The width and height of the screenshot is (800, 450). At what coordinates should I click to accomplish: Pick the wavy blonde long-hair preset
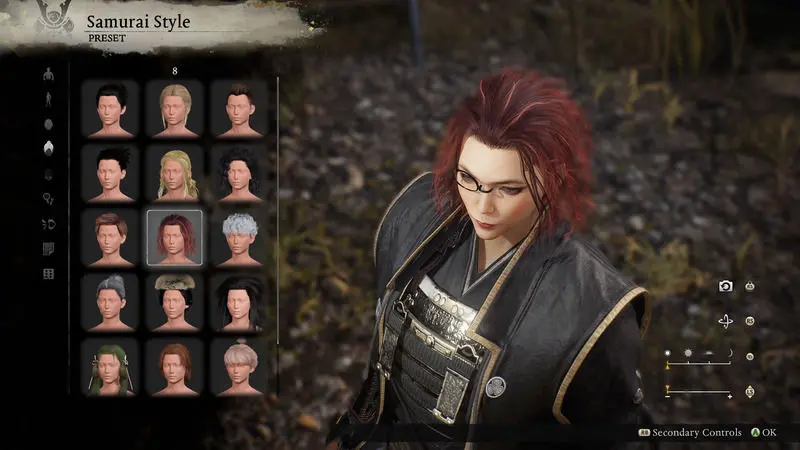174,173
